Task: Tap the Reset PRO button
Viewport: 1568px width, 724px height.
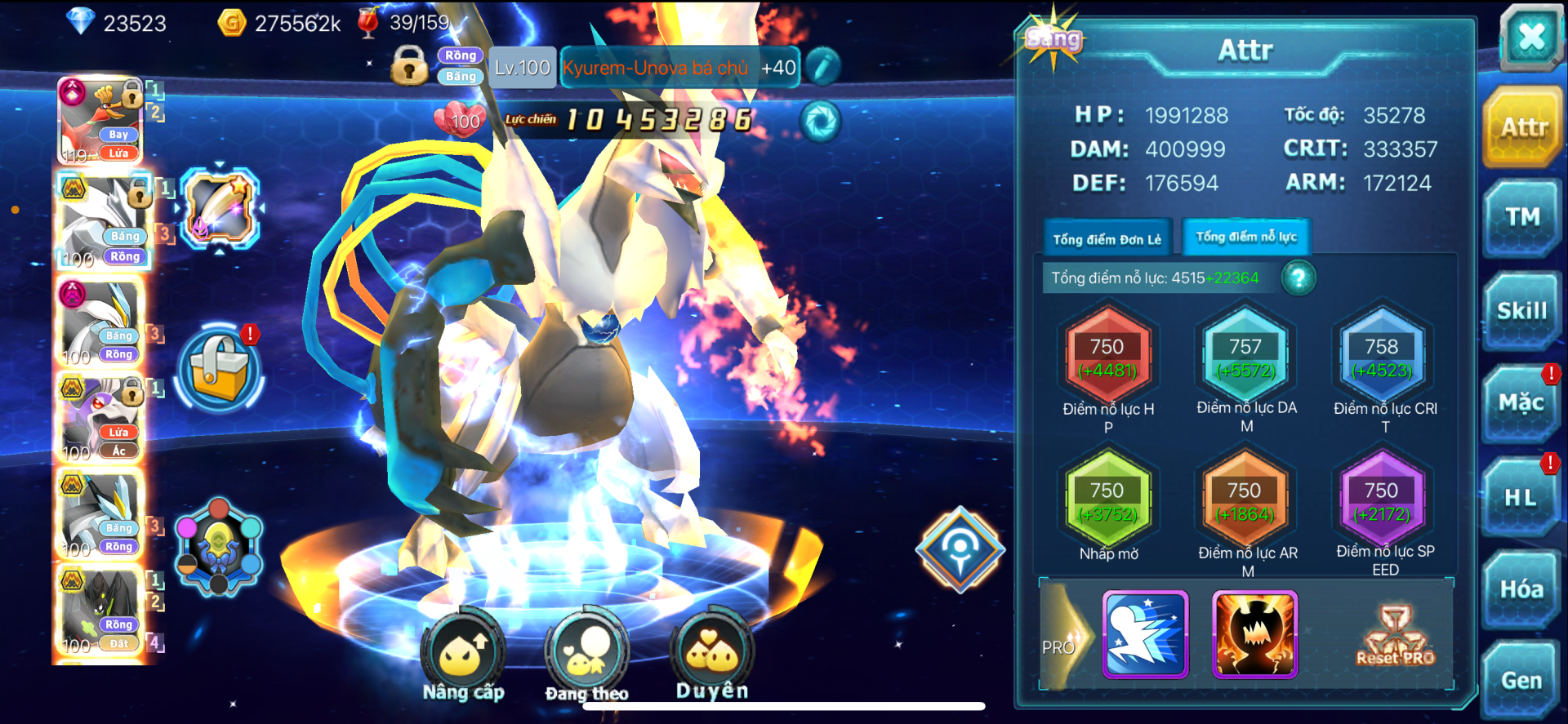Action: (1395, 637)
